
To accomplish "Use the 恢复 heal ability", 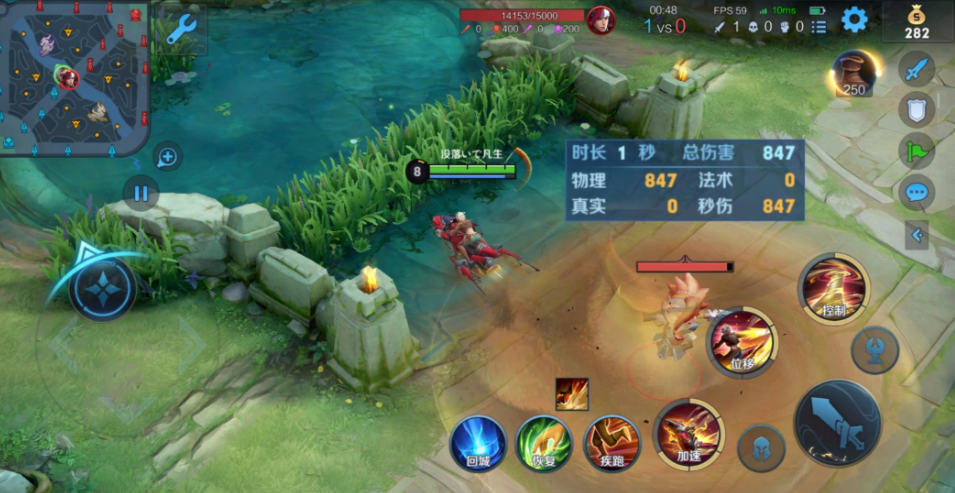I will 544,443.
